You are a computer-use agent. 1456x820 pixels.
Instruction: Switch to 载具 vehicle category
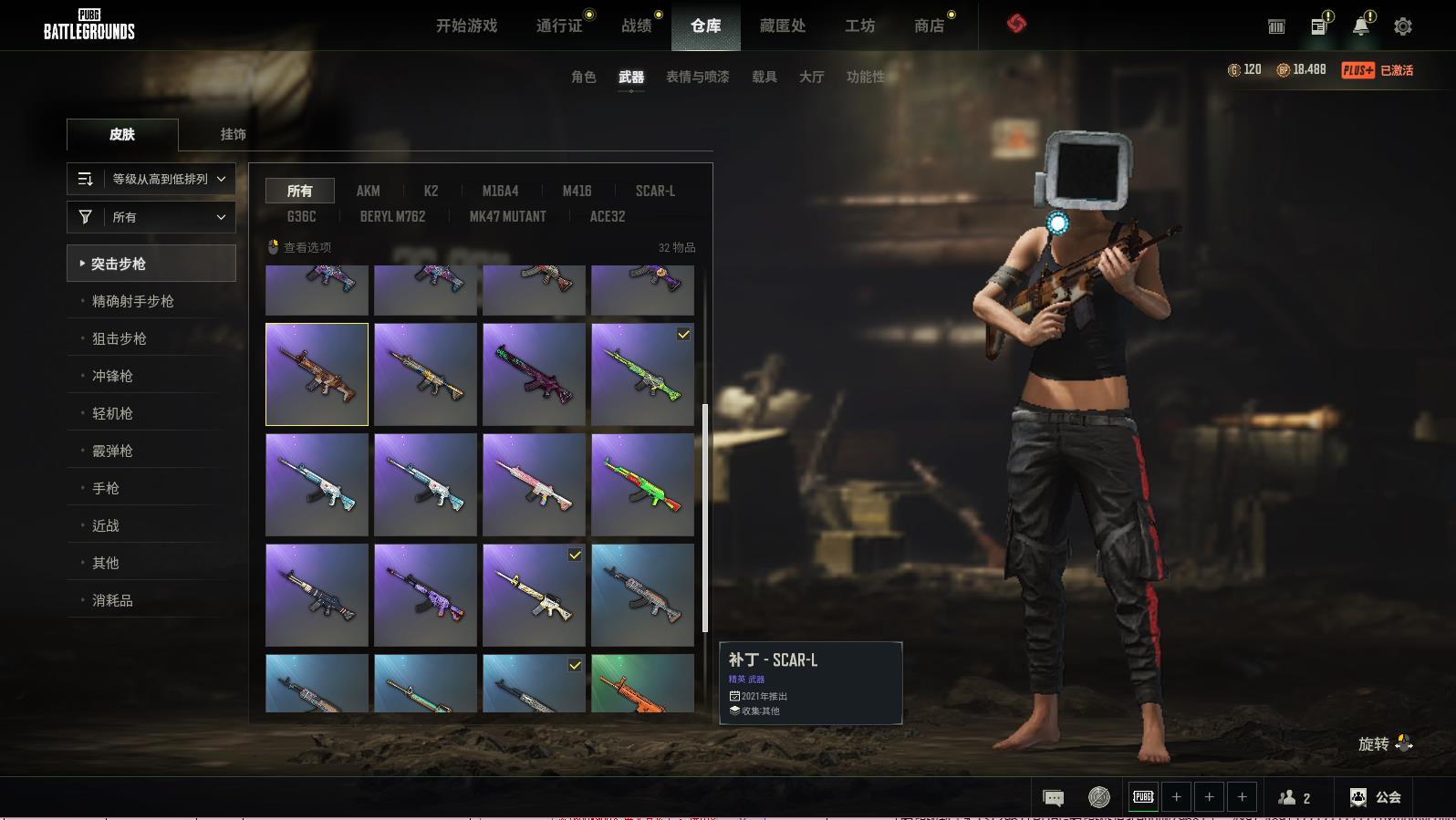(764, 77)
